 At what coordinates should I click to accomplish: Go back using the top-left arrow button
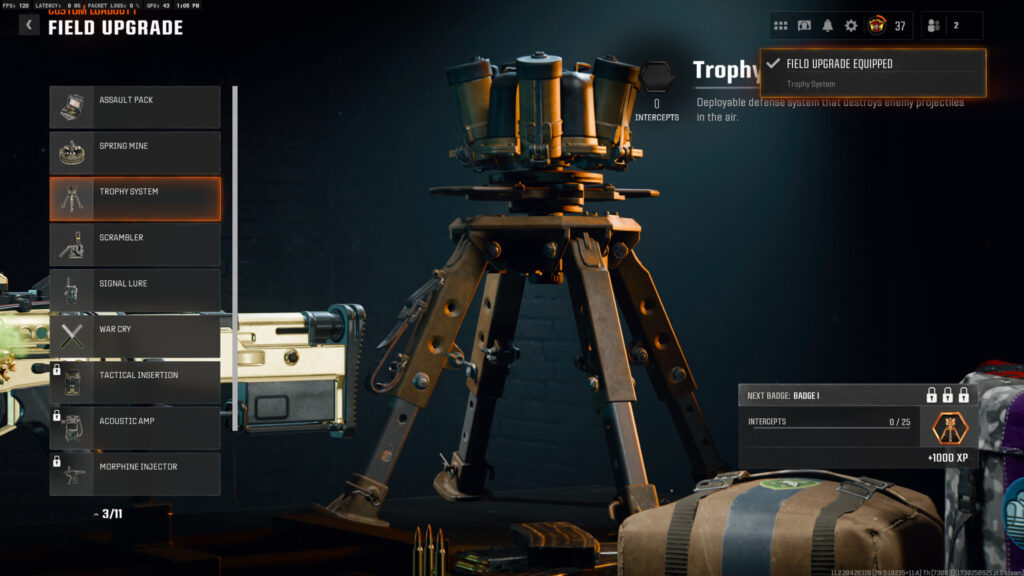pos(29,24)
